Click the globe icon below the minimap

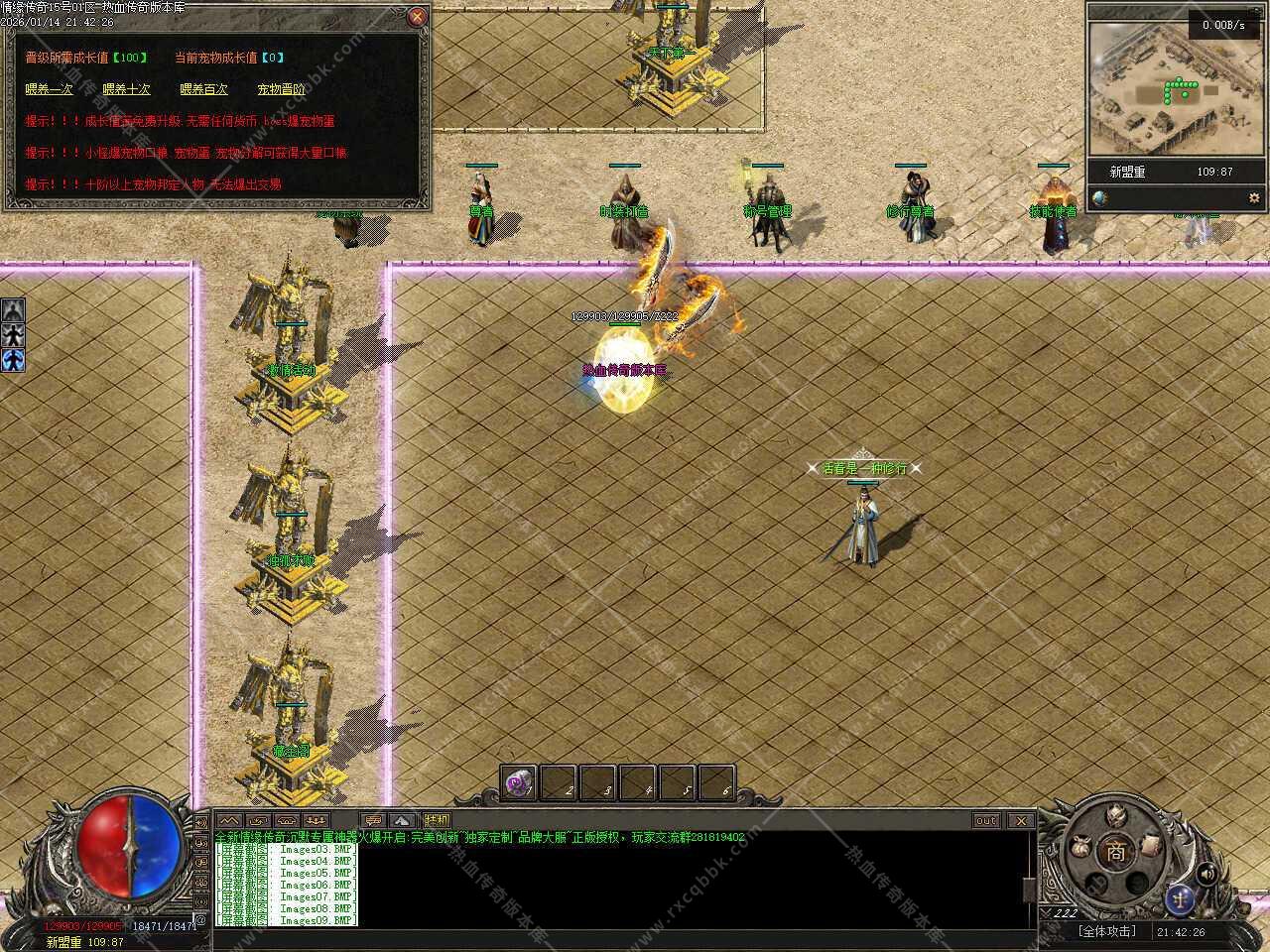pos(1099,198)
